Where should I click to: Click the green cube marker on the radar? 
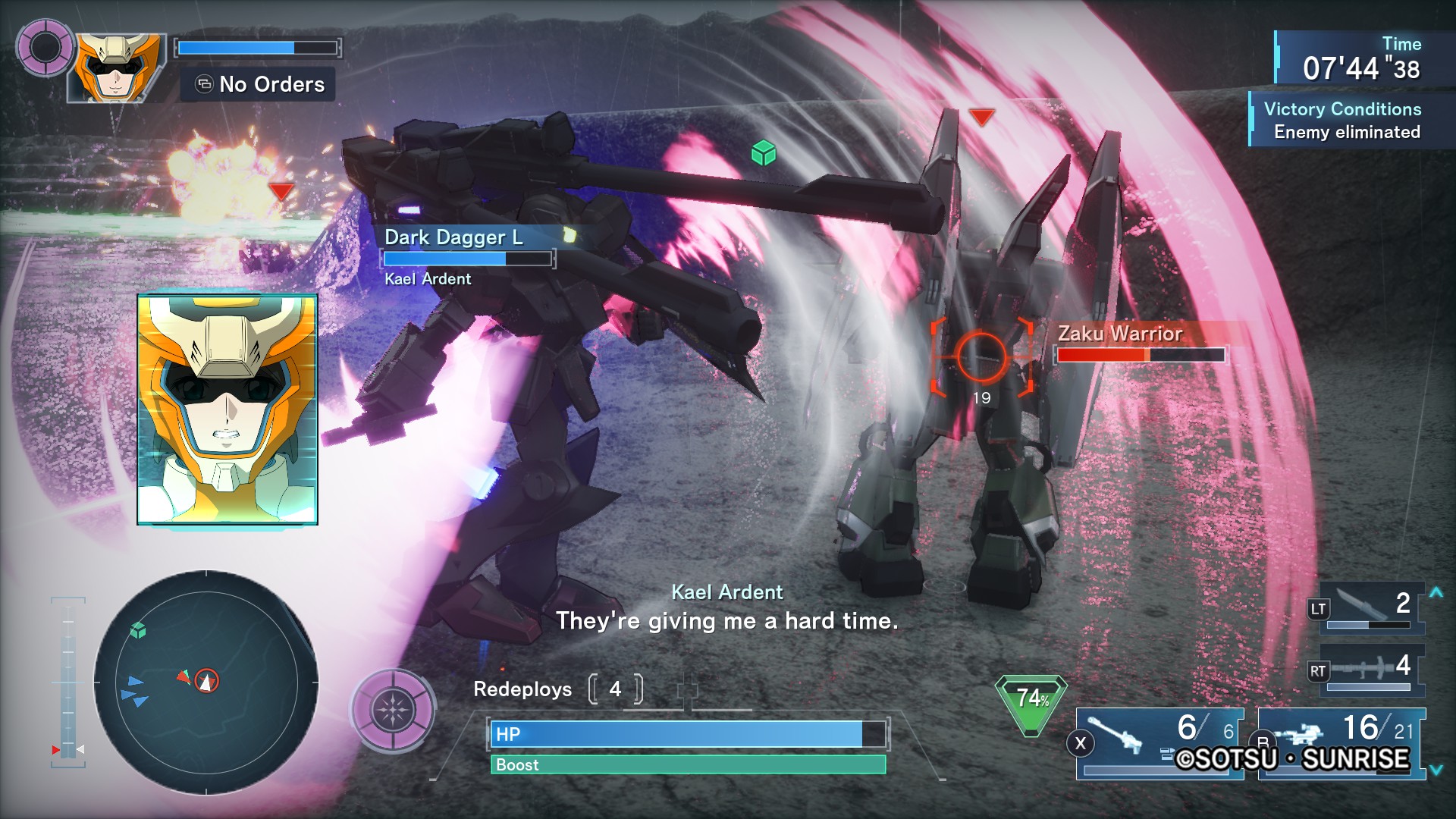point(138,630)
